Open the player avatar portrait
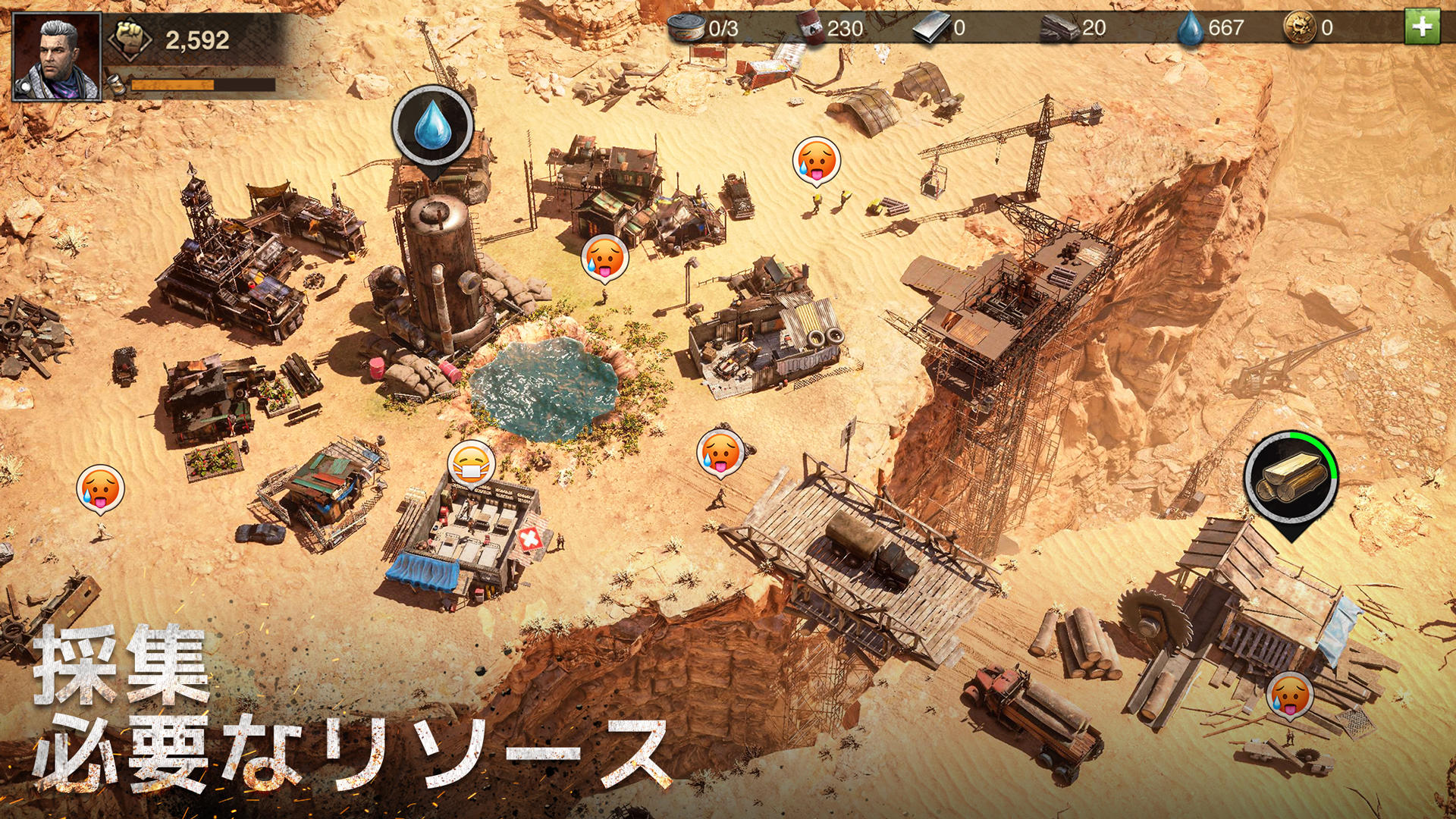This screenshot has width=1456, height=819. coord(57,57)
